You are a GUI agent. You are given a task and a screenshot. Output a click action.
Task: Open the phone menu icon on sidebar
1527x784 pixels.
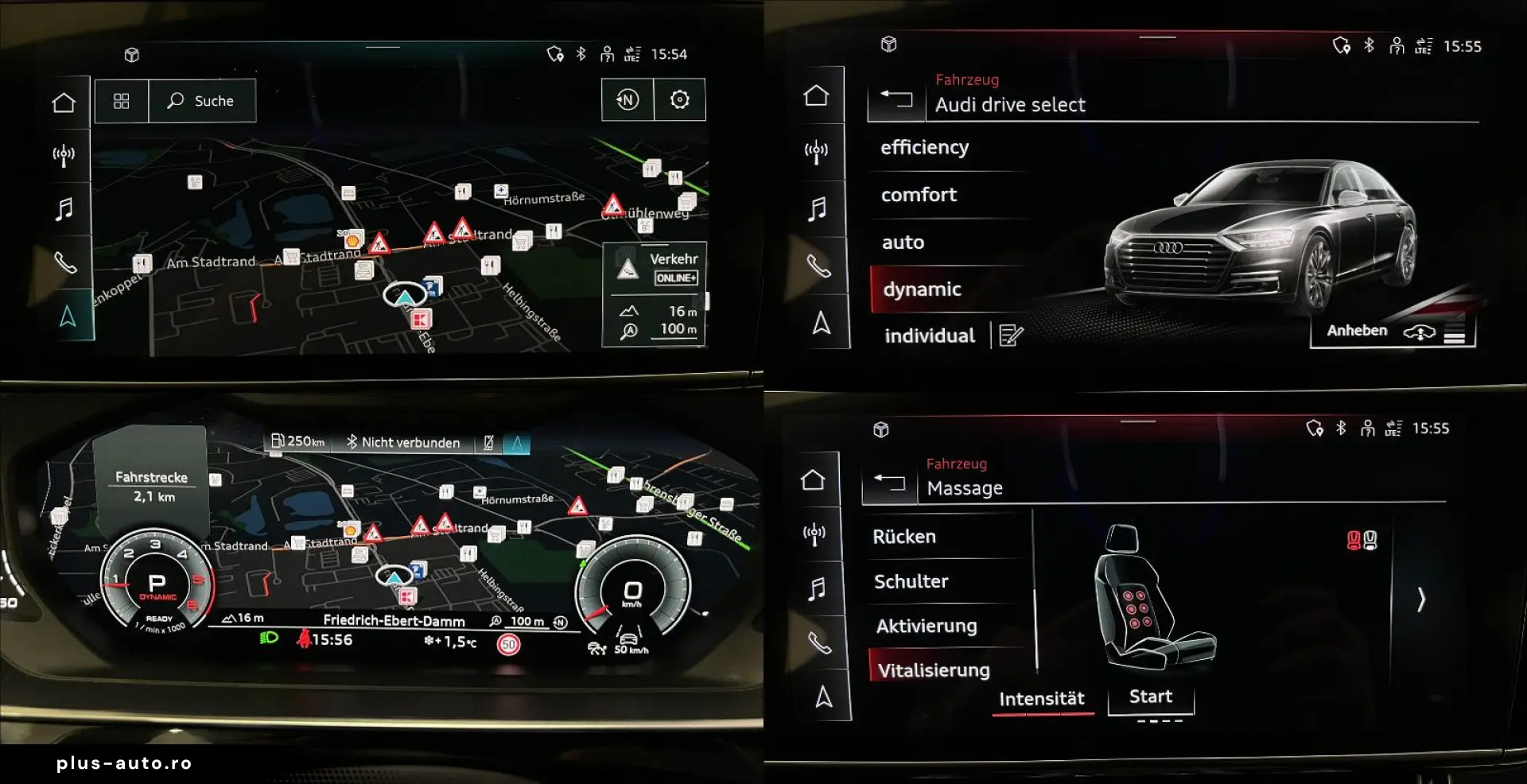(x=65, y=263)
